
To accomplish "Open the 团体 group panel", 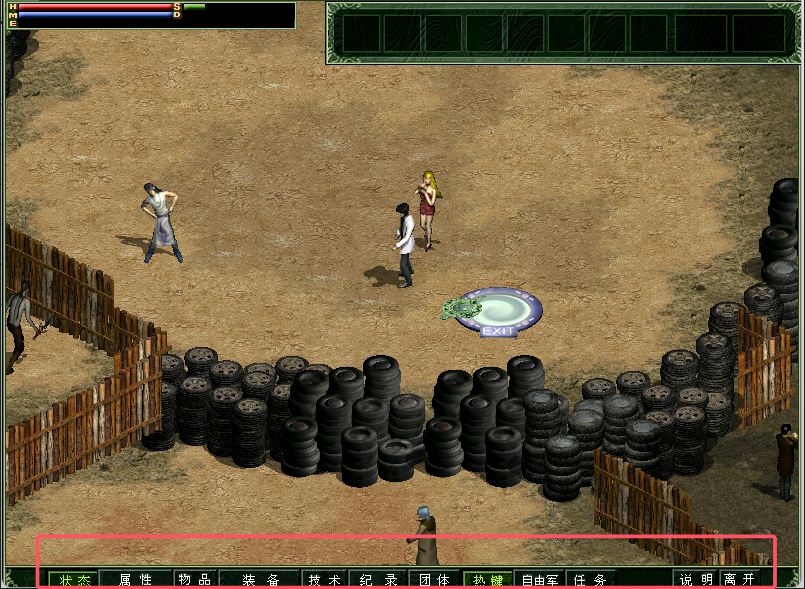I will pos(434,579).
